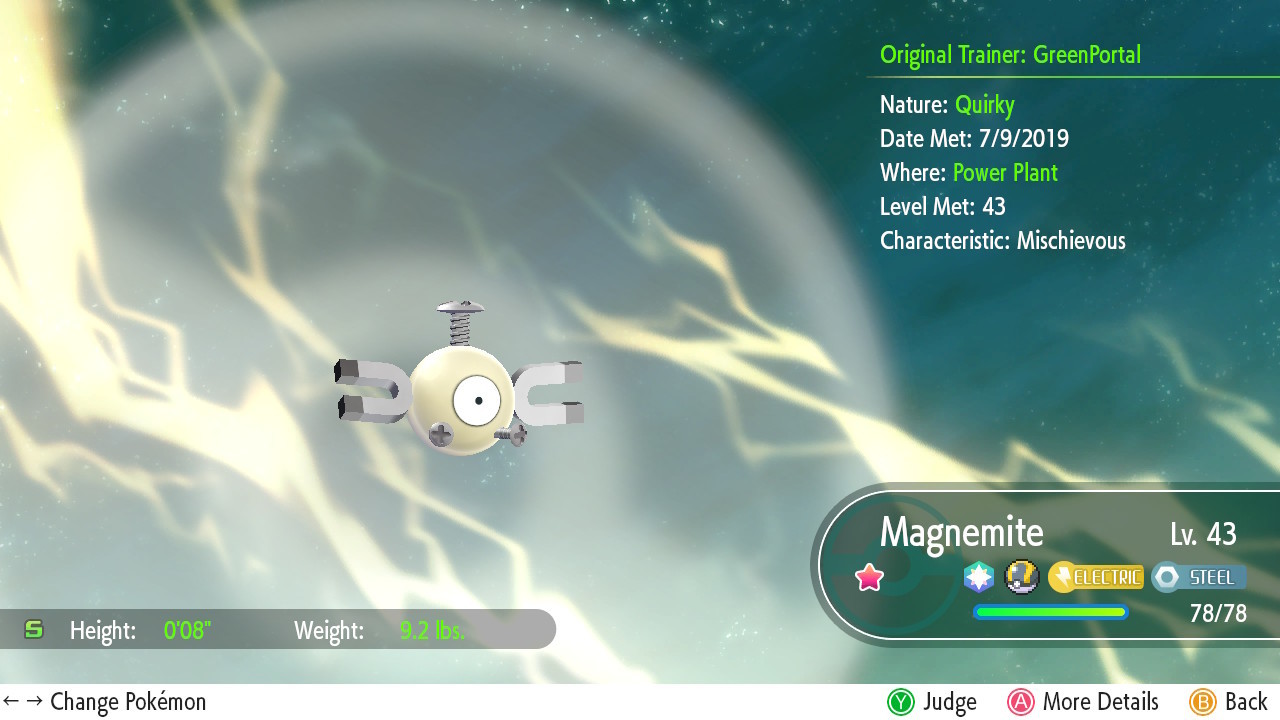Show More Details for Magnemite
Image resolution: width=1280 pixels, height=720 pixels.
pyautogui.click(x=1083, y=702)
